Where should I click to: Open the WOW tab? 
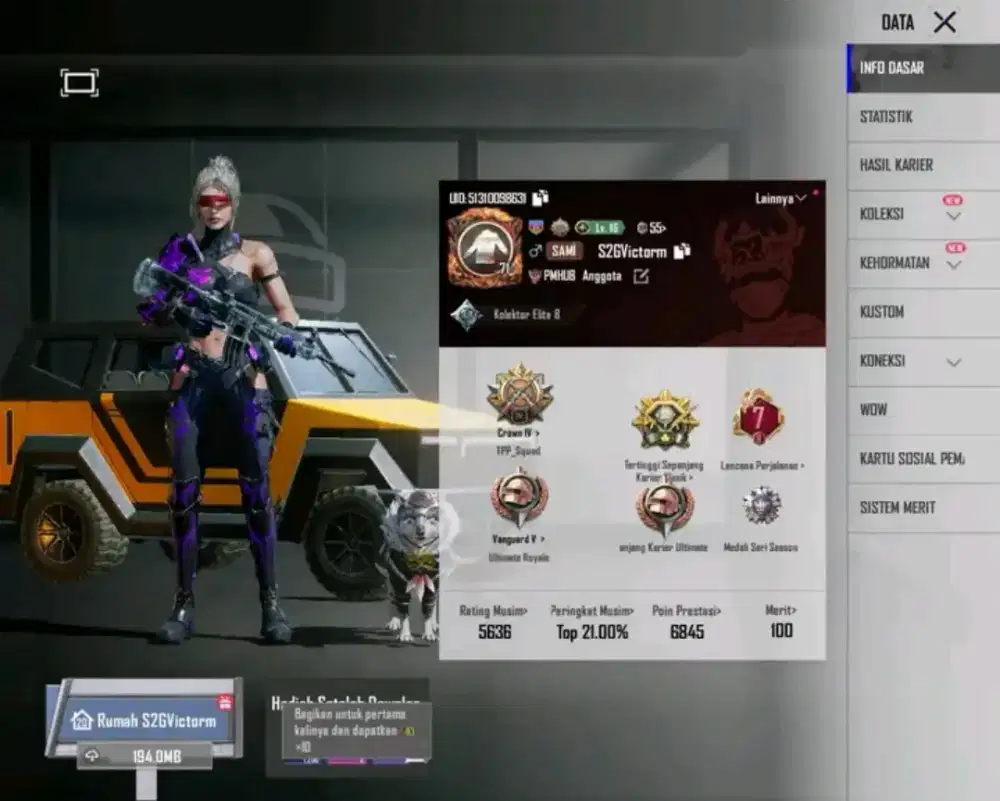point(873,410)
